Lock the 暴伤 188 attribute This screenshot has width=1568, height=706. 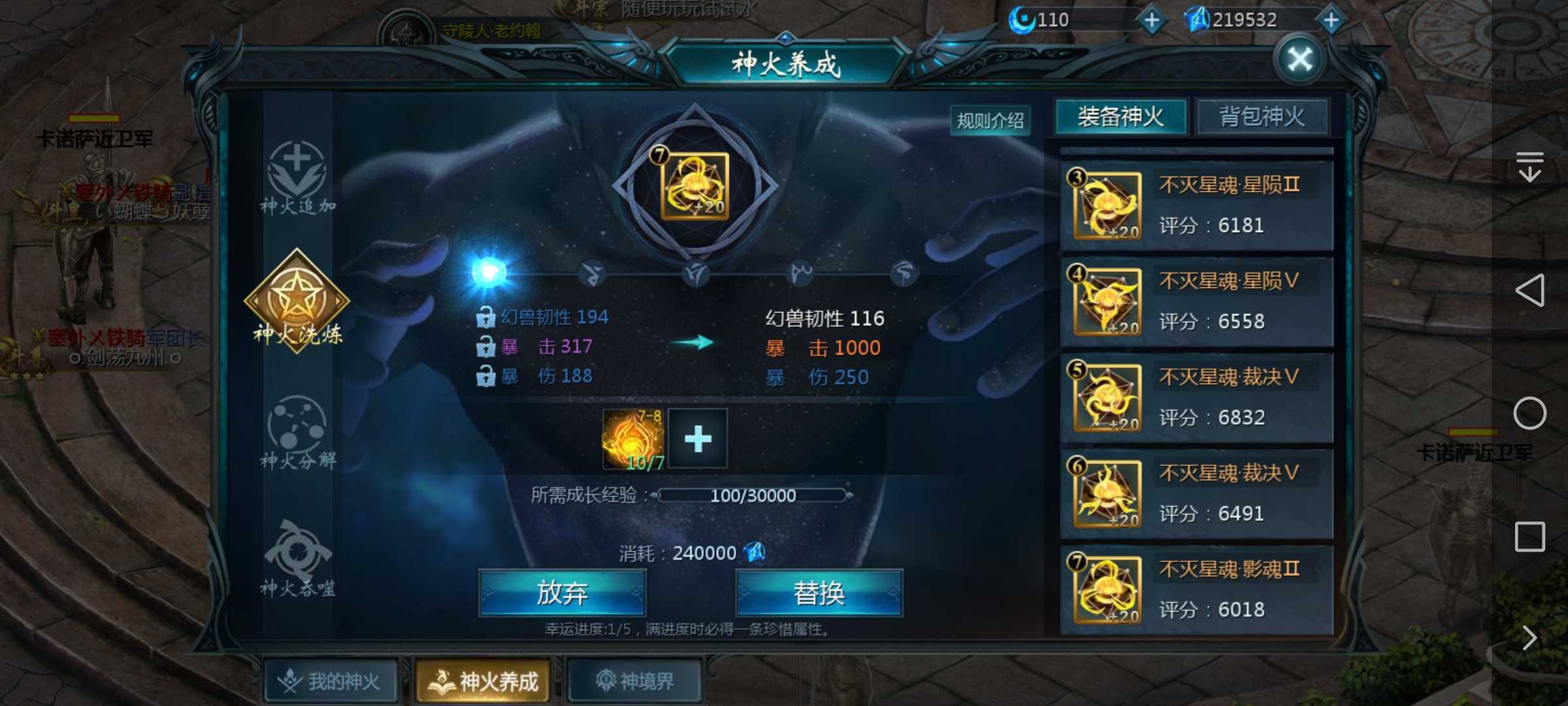tap(486, 376)
